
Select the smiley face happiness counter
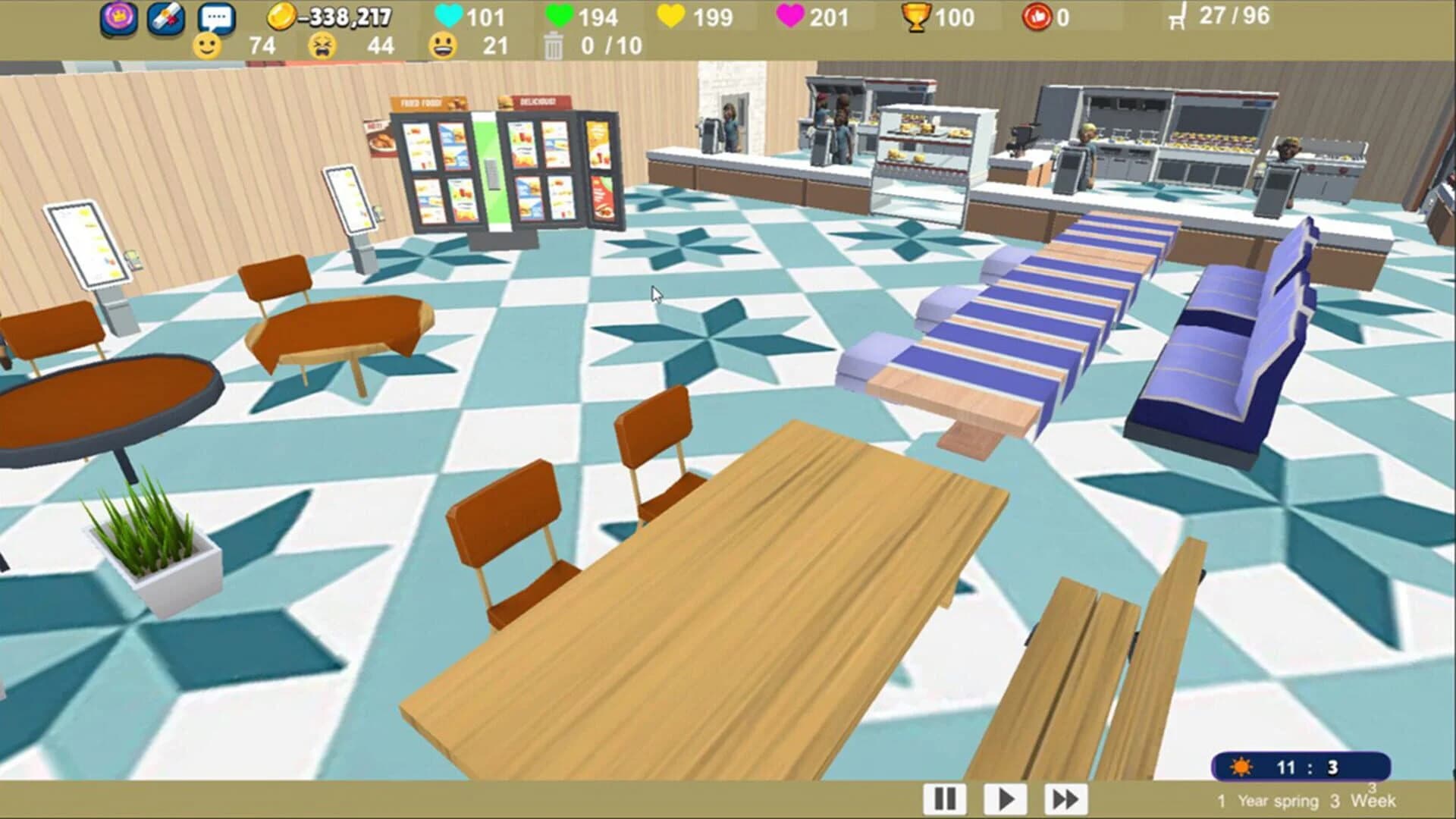[x=207, y=47]
